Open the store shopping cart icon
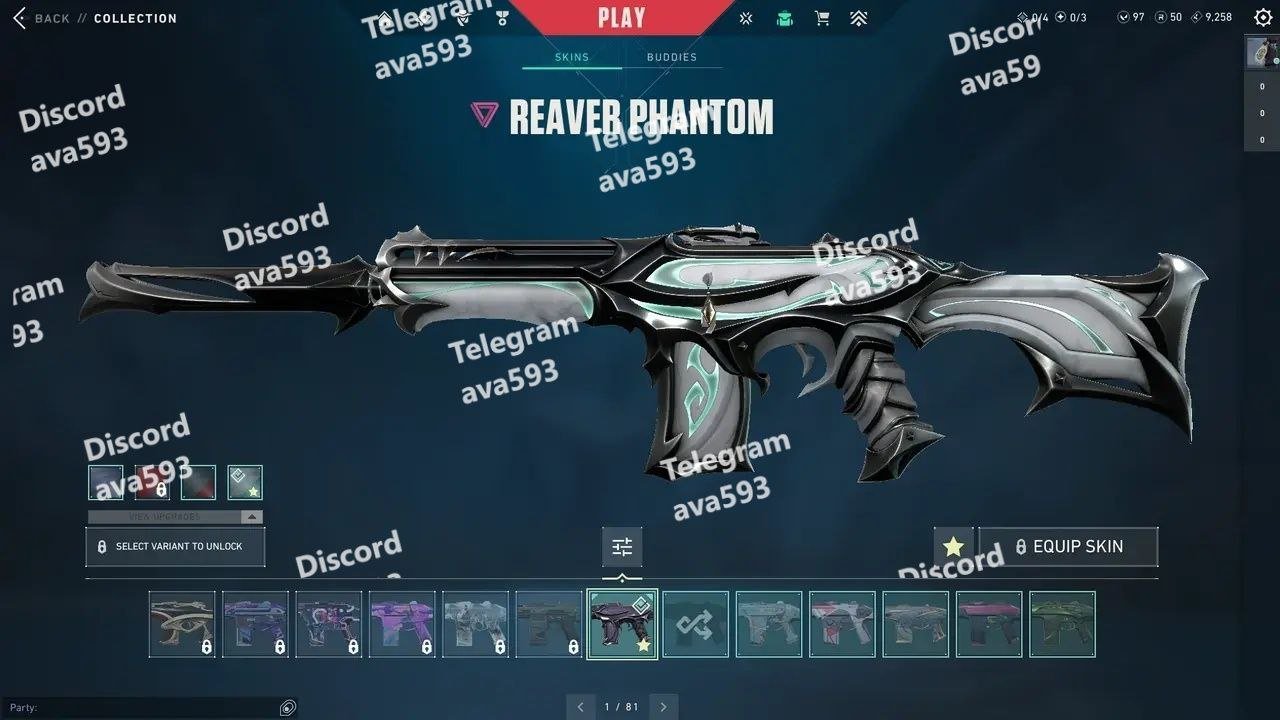The image size is (1280, 720). tap(822, 18)
